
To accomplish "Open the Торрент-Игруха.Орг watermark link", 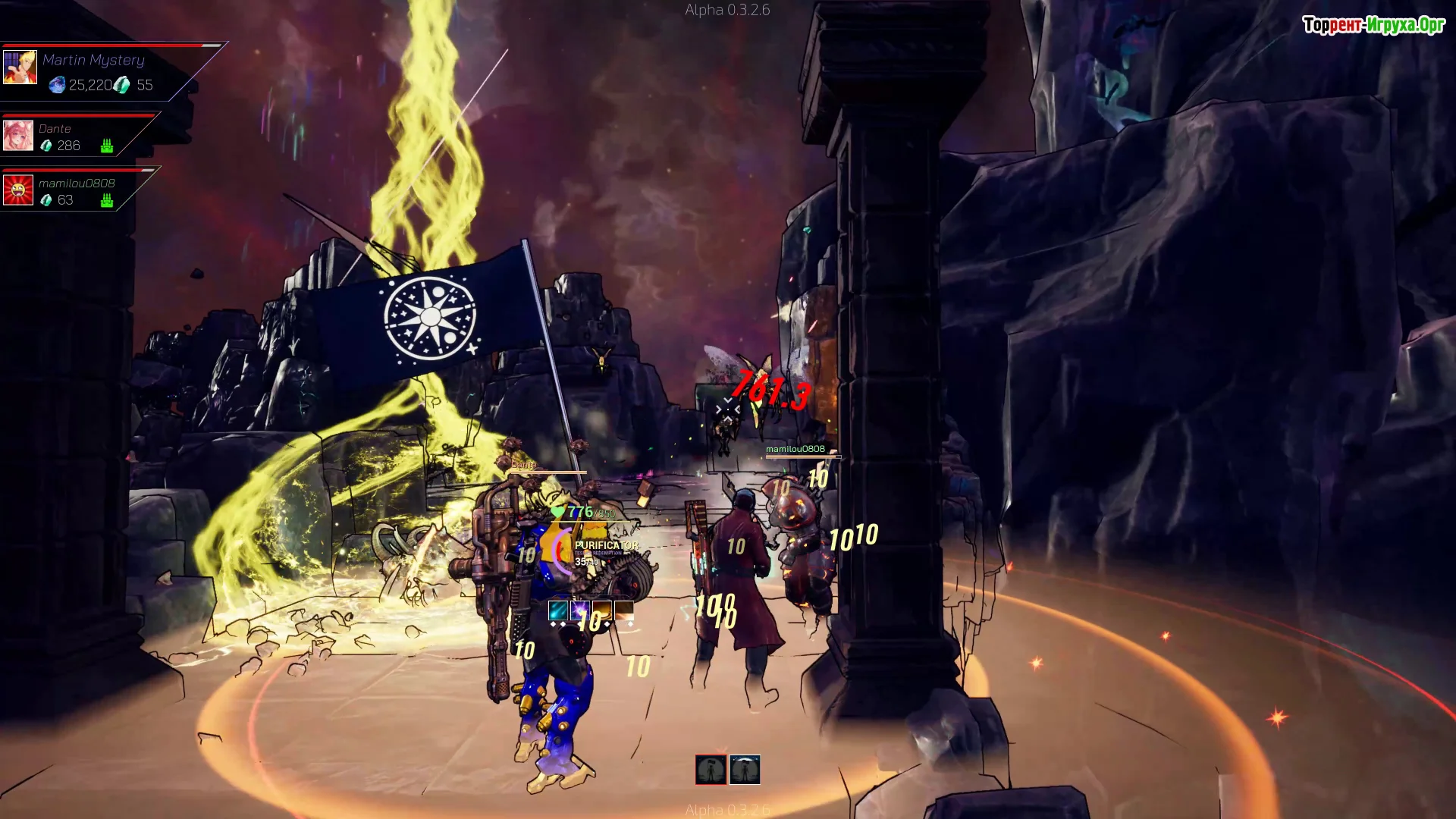I will 1373,25.
